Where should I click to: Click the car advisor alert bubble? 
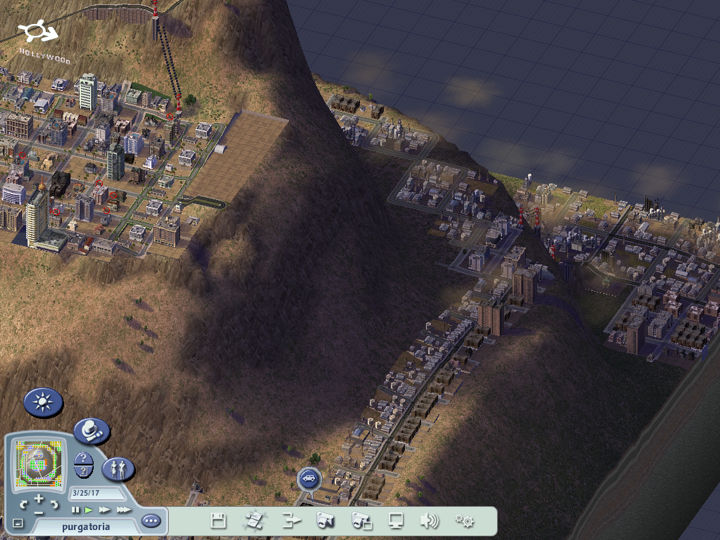click(309, 478)
